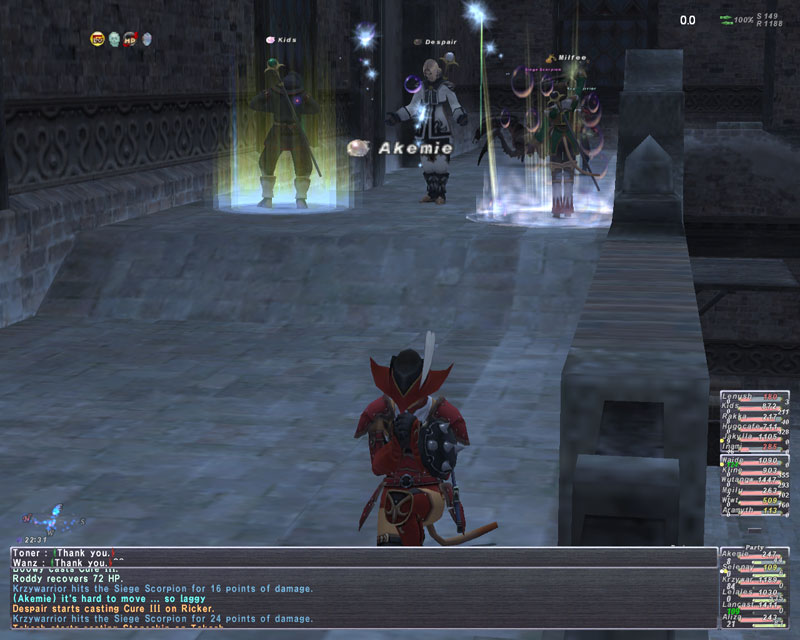The image size is (800, 640).
Task: Check the HP down status icon
Action: click(129, 39)
